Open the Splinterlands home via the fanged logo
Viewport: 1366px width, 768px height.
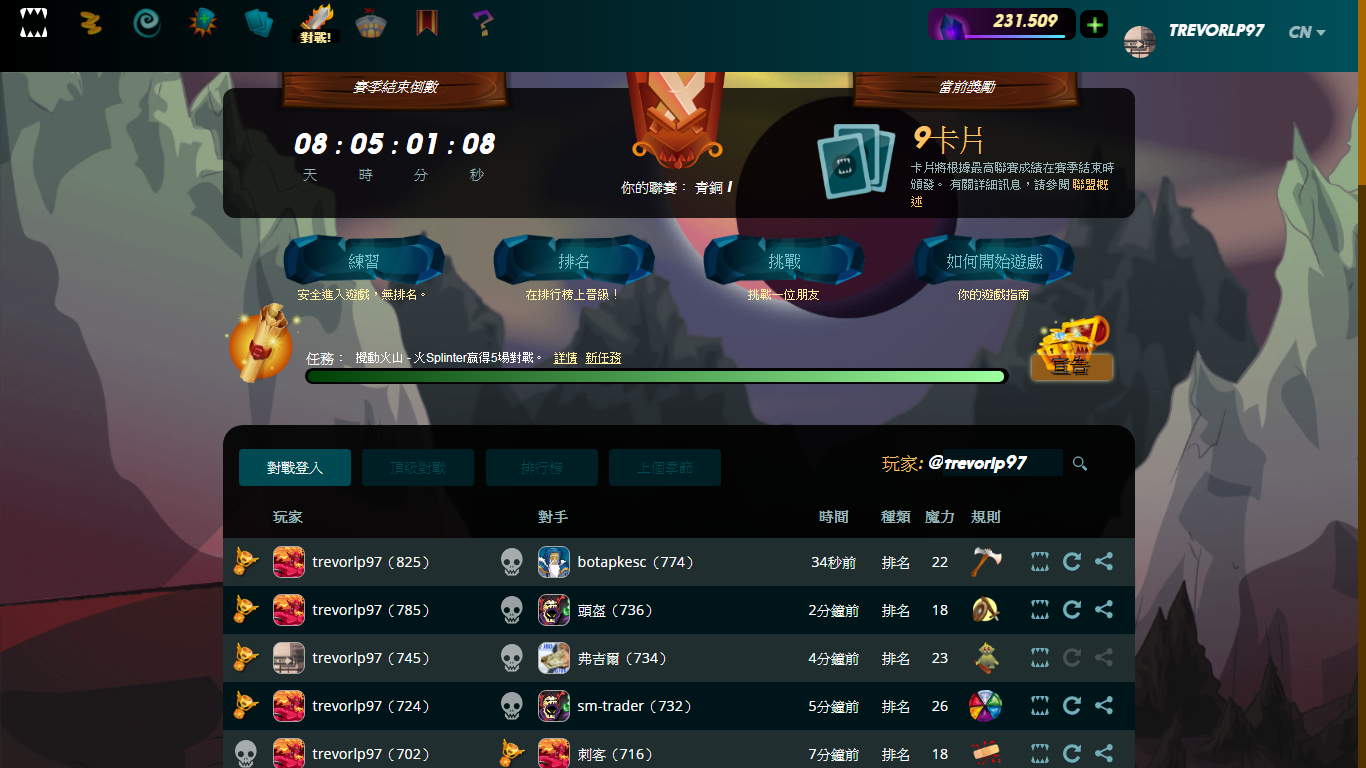click(33, 24)
